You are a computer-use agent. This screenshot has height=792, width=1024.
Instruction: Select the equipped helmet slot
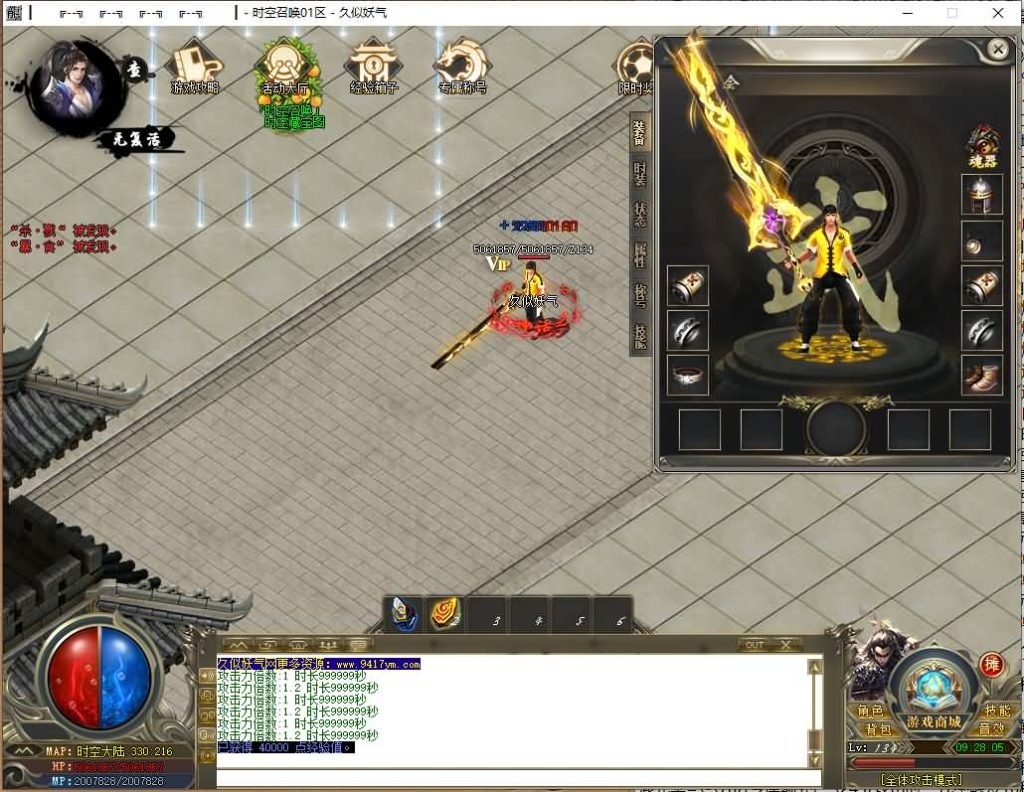click(x=982, y=194)
